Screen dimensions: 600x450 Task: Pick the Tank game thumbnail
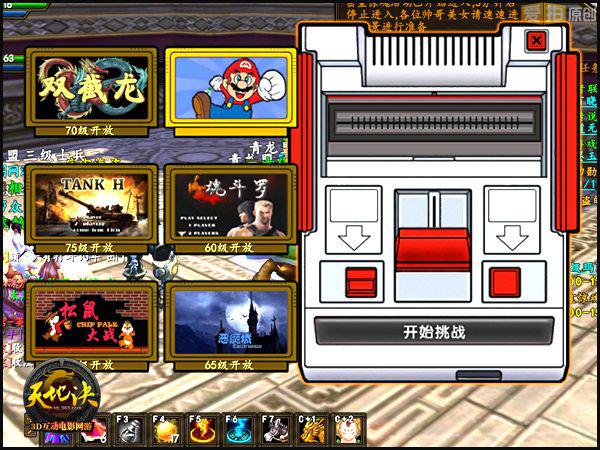[x=91, y=203]
